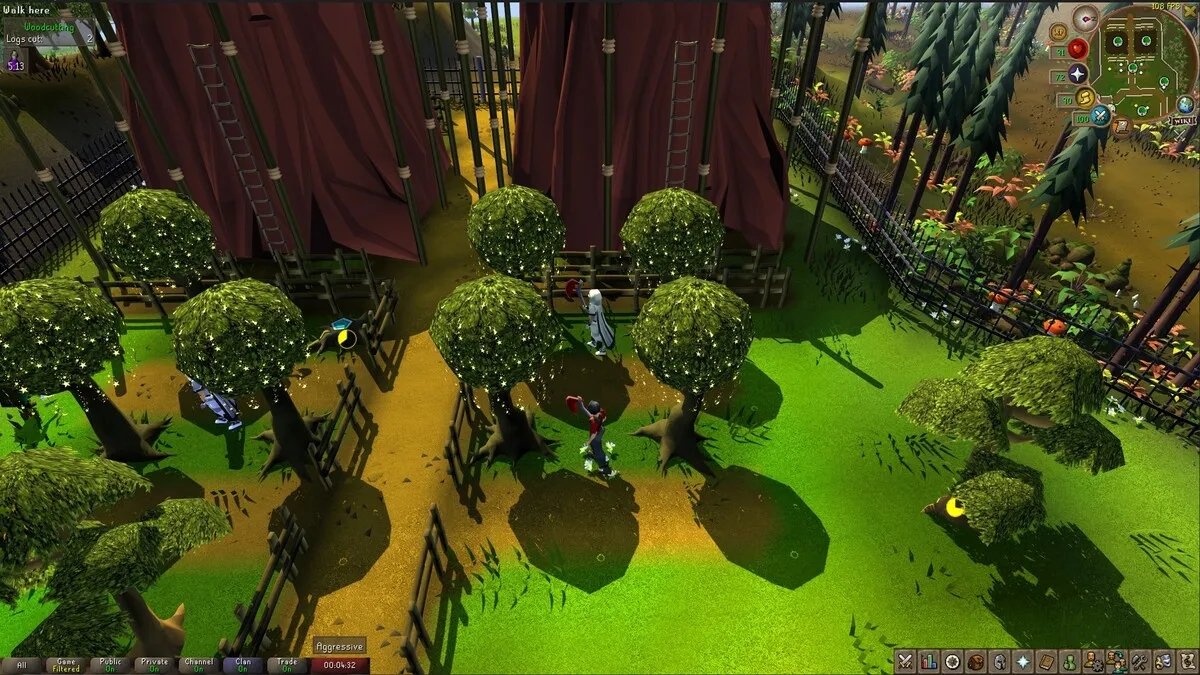The width and height of the screenshot is (1200, 675).
Task: Toggle Quick Prayers with the prayer orb
Action: pos(1078,74)
